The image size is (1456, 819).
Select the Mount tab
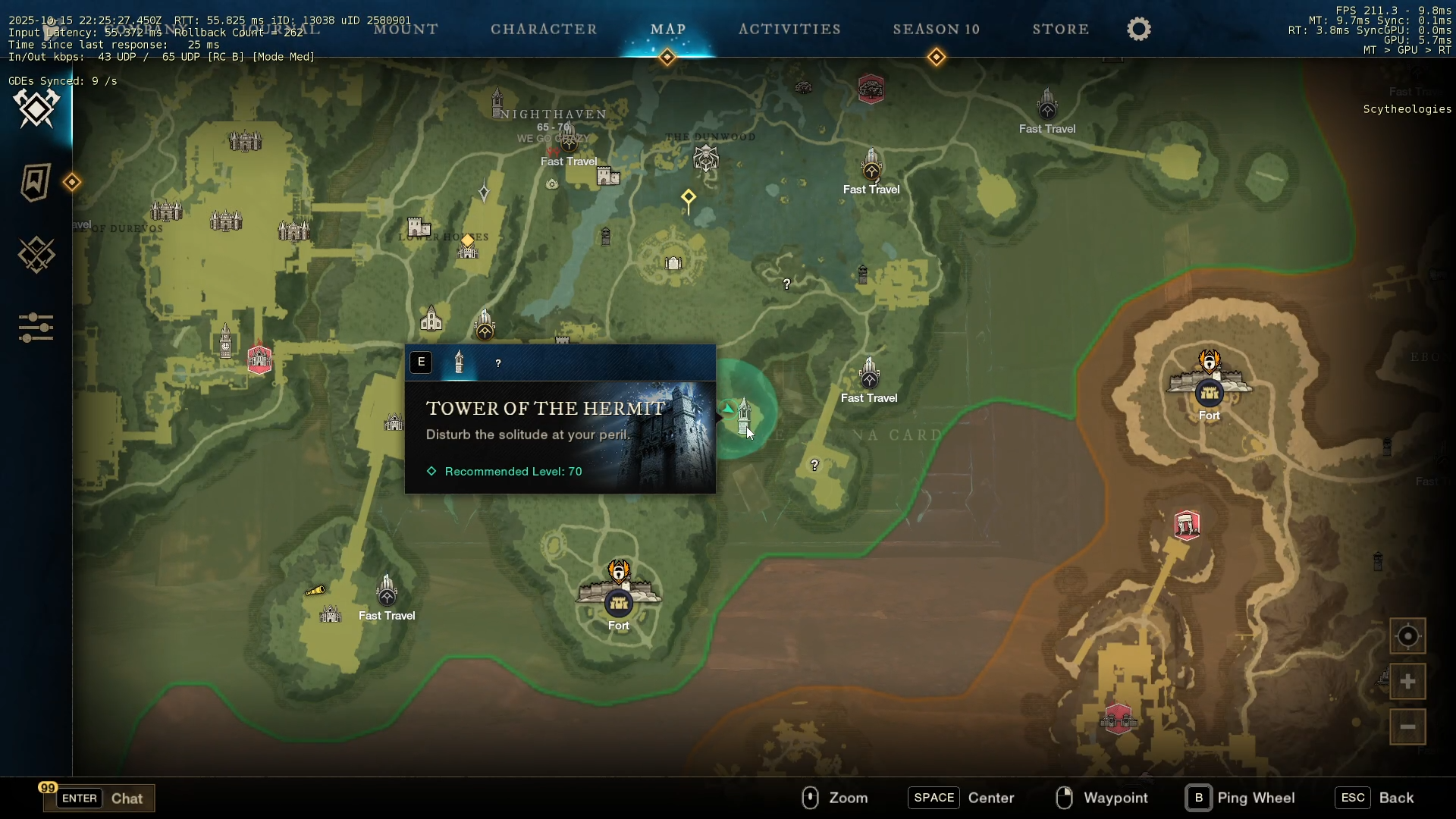coord(406,29)
